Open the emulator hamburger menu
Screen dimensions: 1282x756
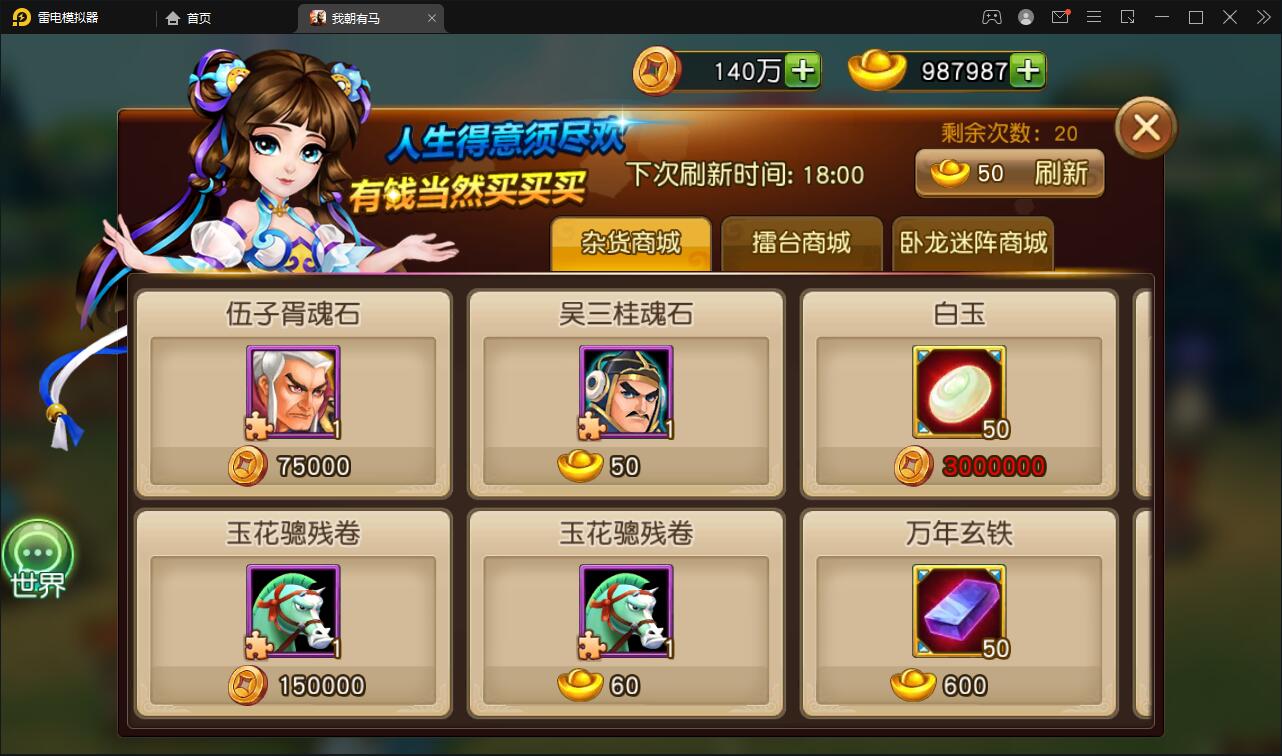pyautogui.click(x=1094, y=17)
